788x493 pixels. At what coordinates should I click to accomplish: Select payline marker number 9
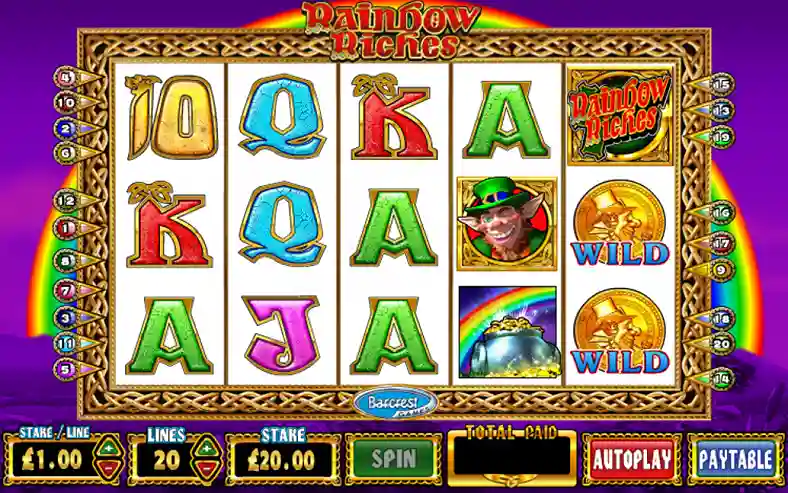723,268
